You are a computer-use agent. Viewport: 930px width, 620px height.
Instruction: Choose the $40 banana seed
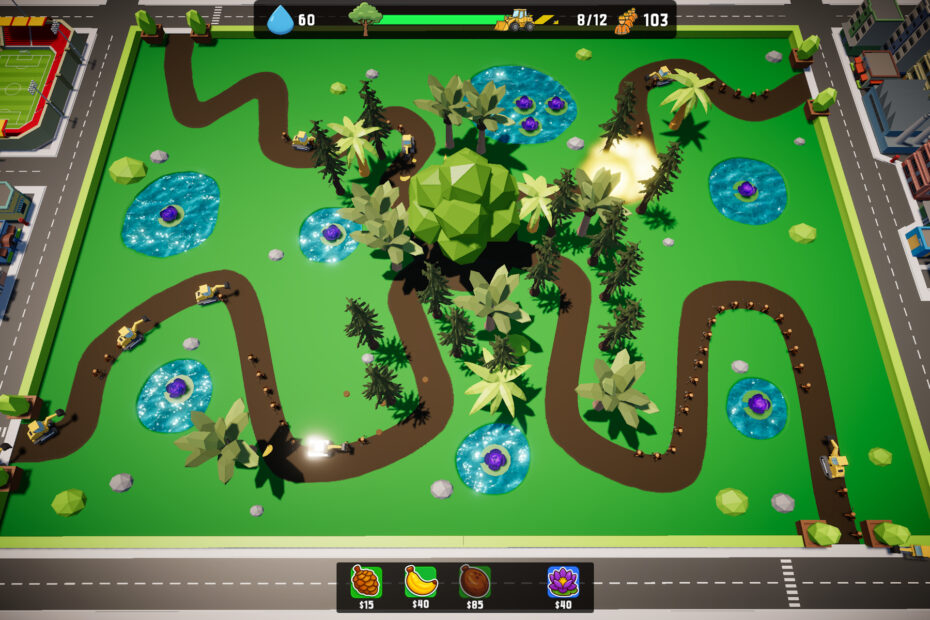[420, 581]
